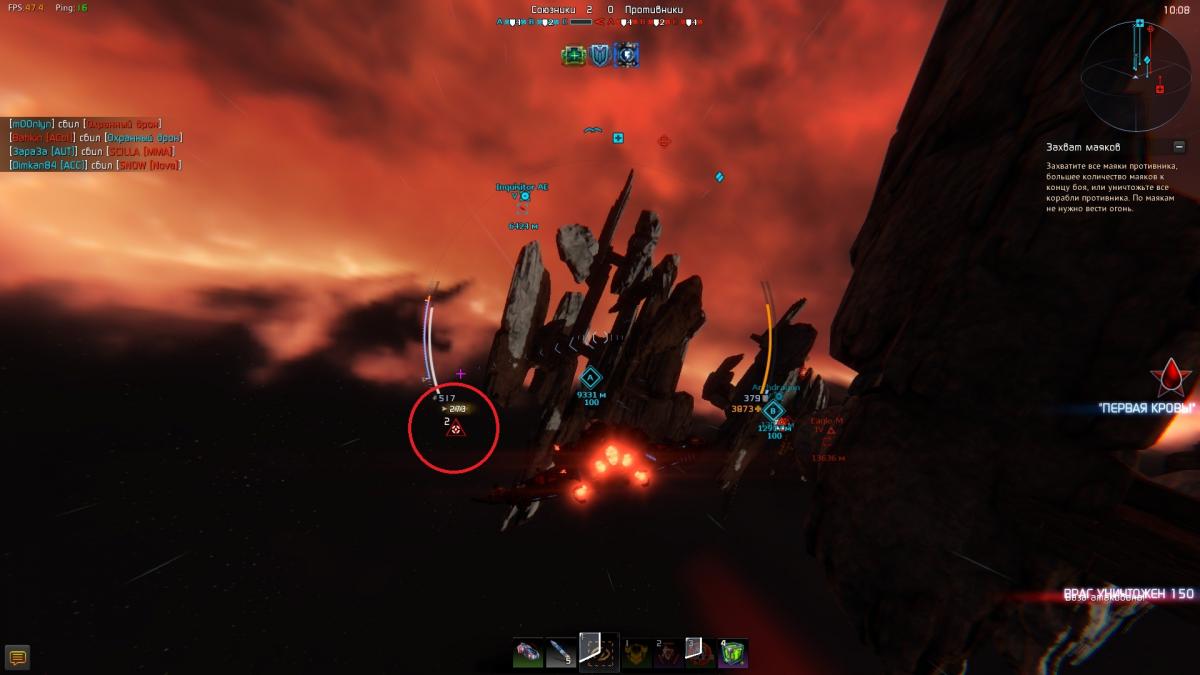Select the ship weapon icon in the hotbar

click(x=528, y=653)
